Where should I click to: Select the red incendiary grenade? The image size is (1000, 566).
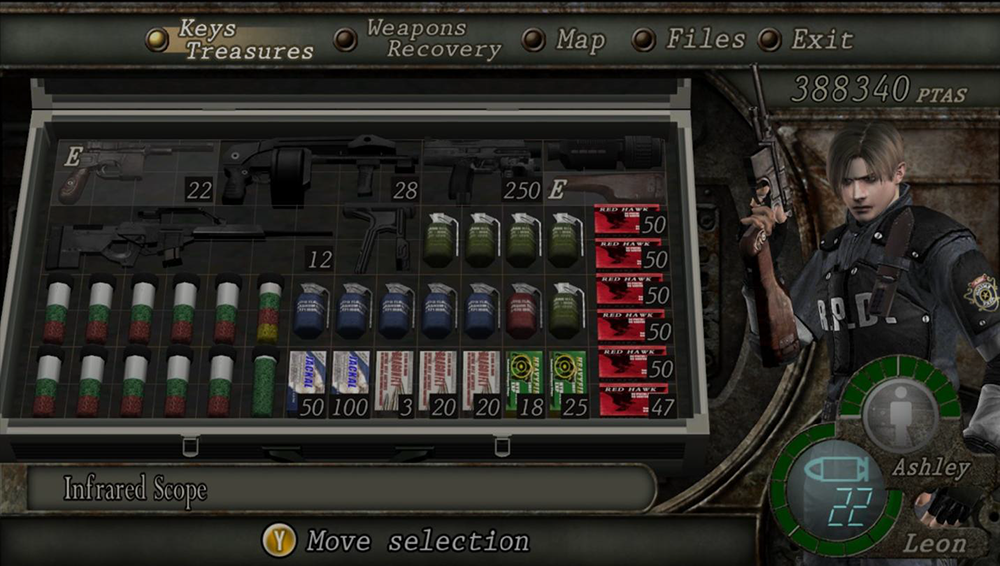[x=524, y=309]
